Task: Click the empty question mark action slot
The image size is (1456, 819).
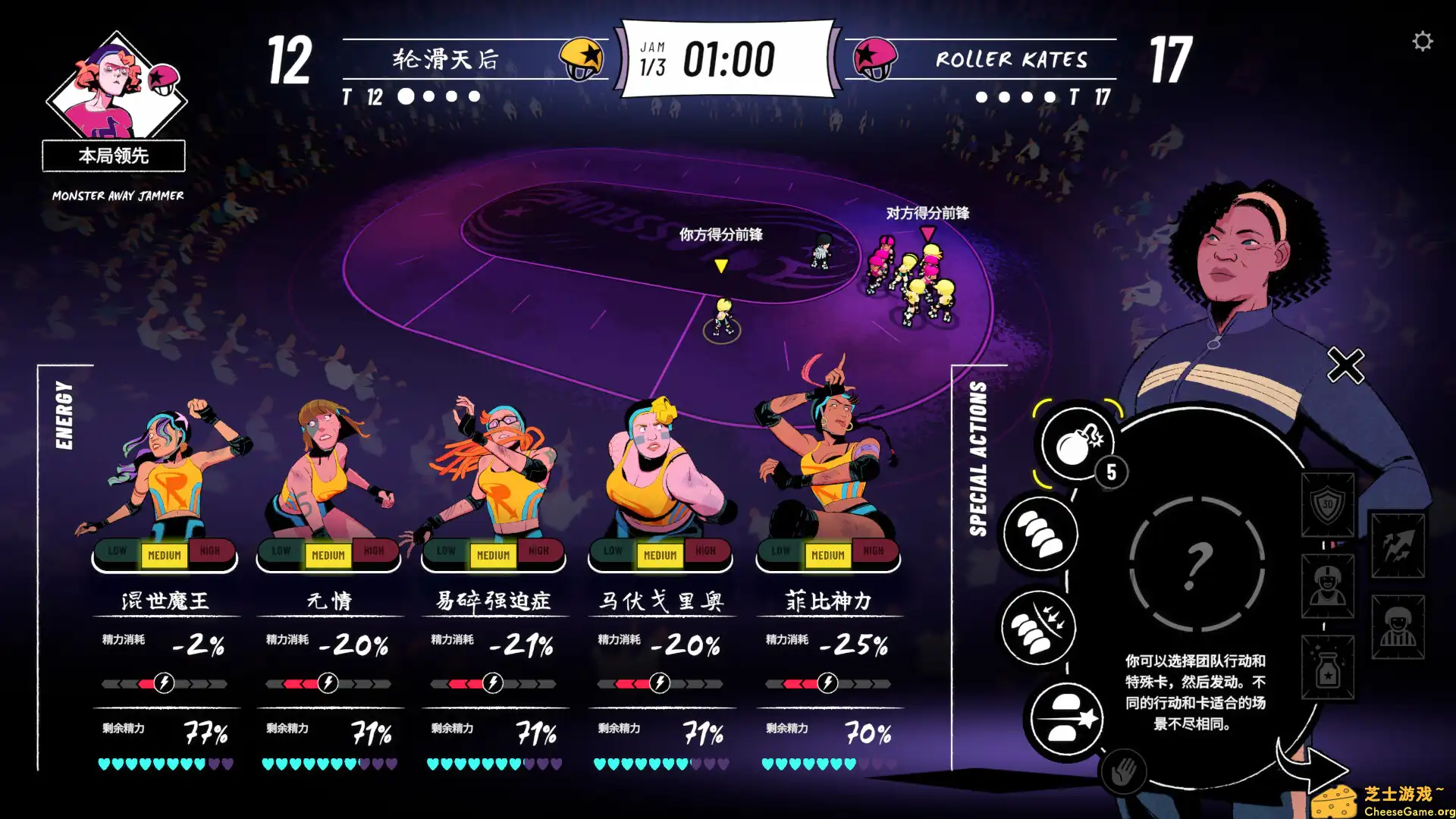Action: [1197, 564]
